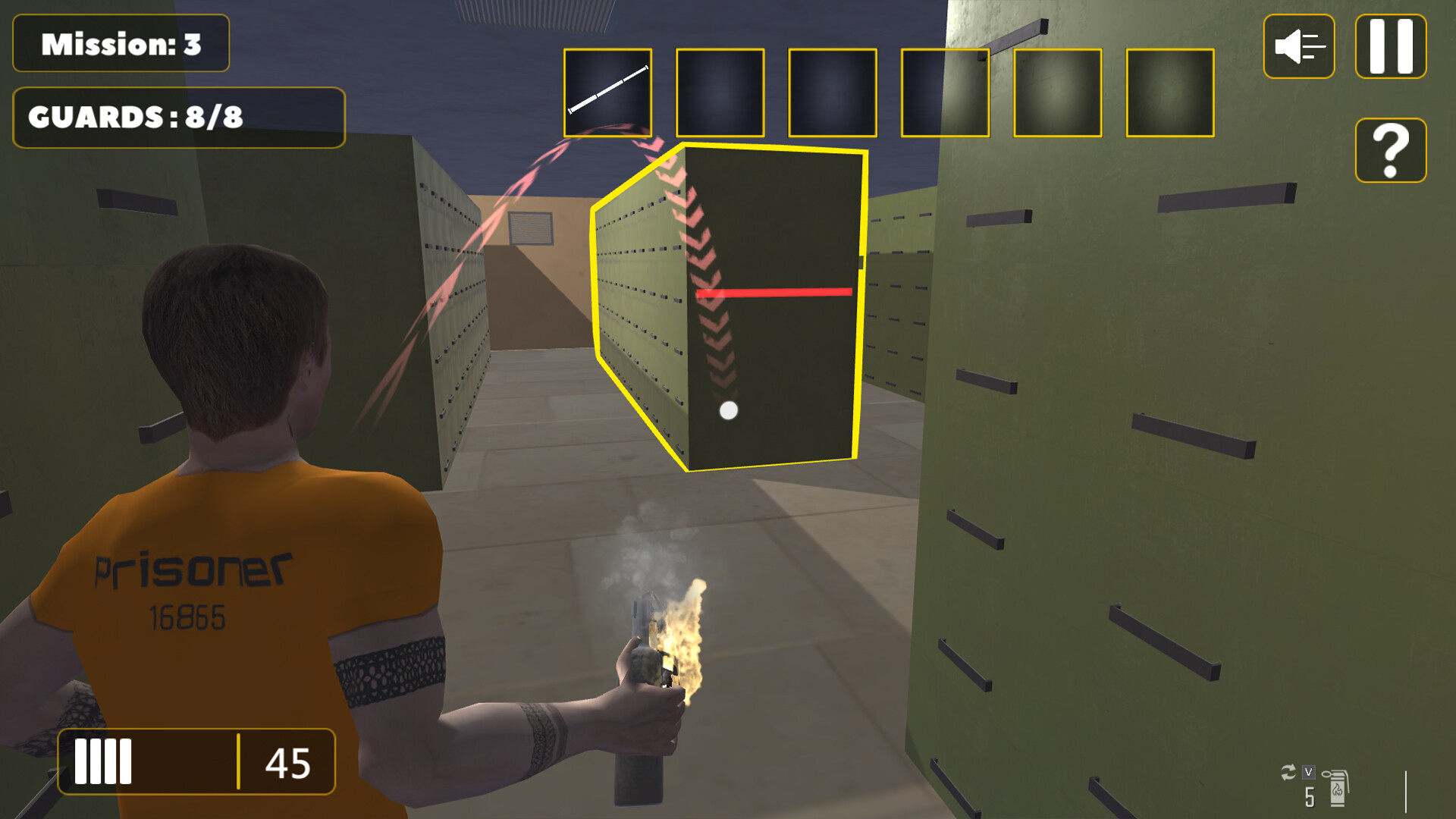
Task: Open the Mission: 3 banner
Action: pos(121,44)
